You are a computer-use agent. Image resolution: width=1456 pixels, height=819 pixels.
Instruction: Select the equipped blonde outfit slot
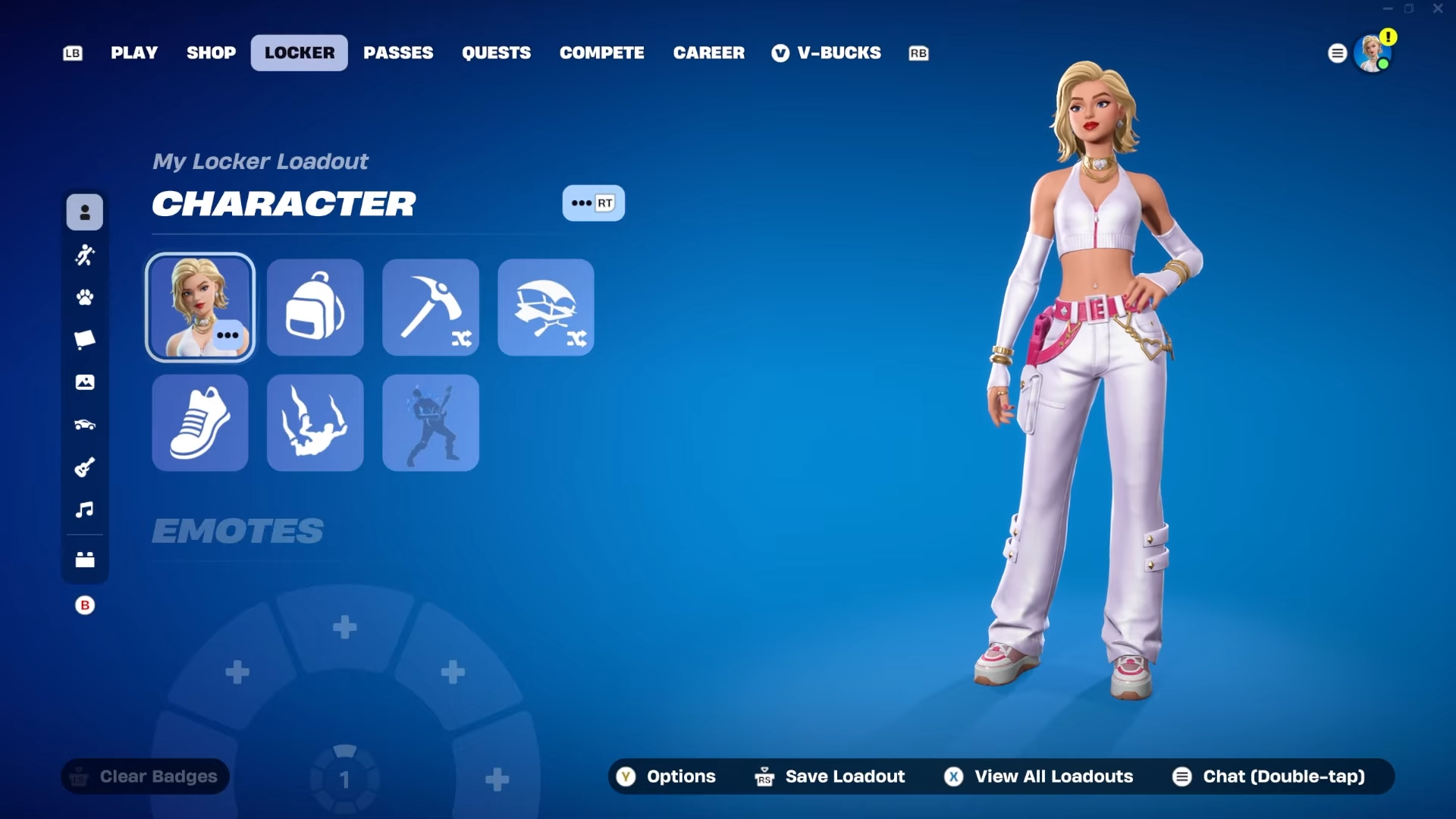[x=199, y=307]
